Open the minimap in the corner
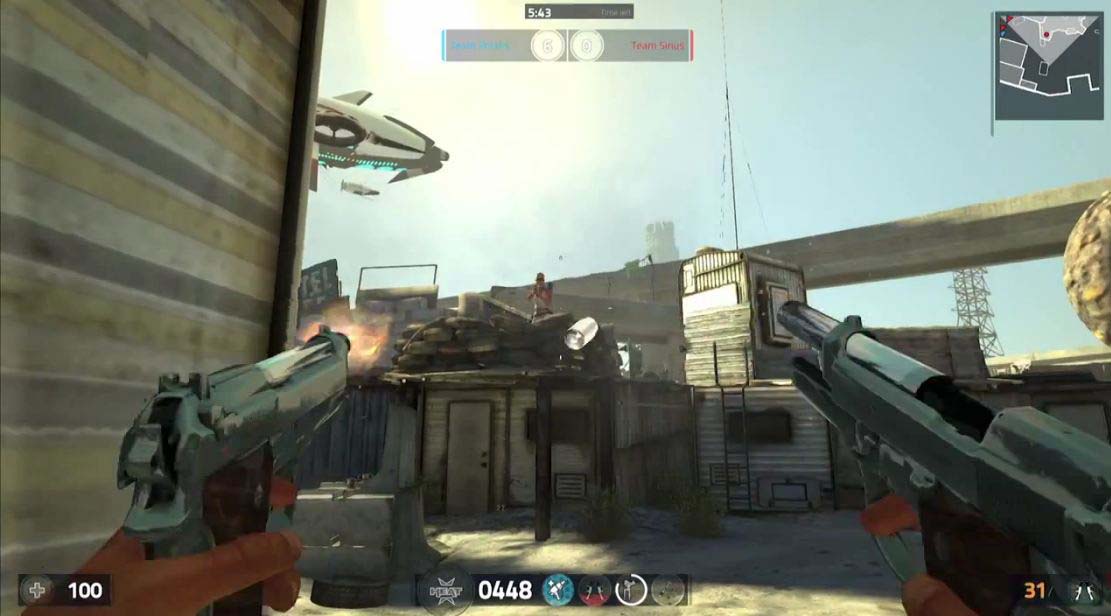The image size is (1111, 616). pos(1047,65)
